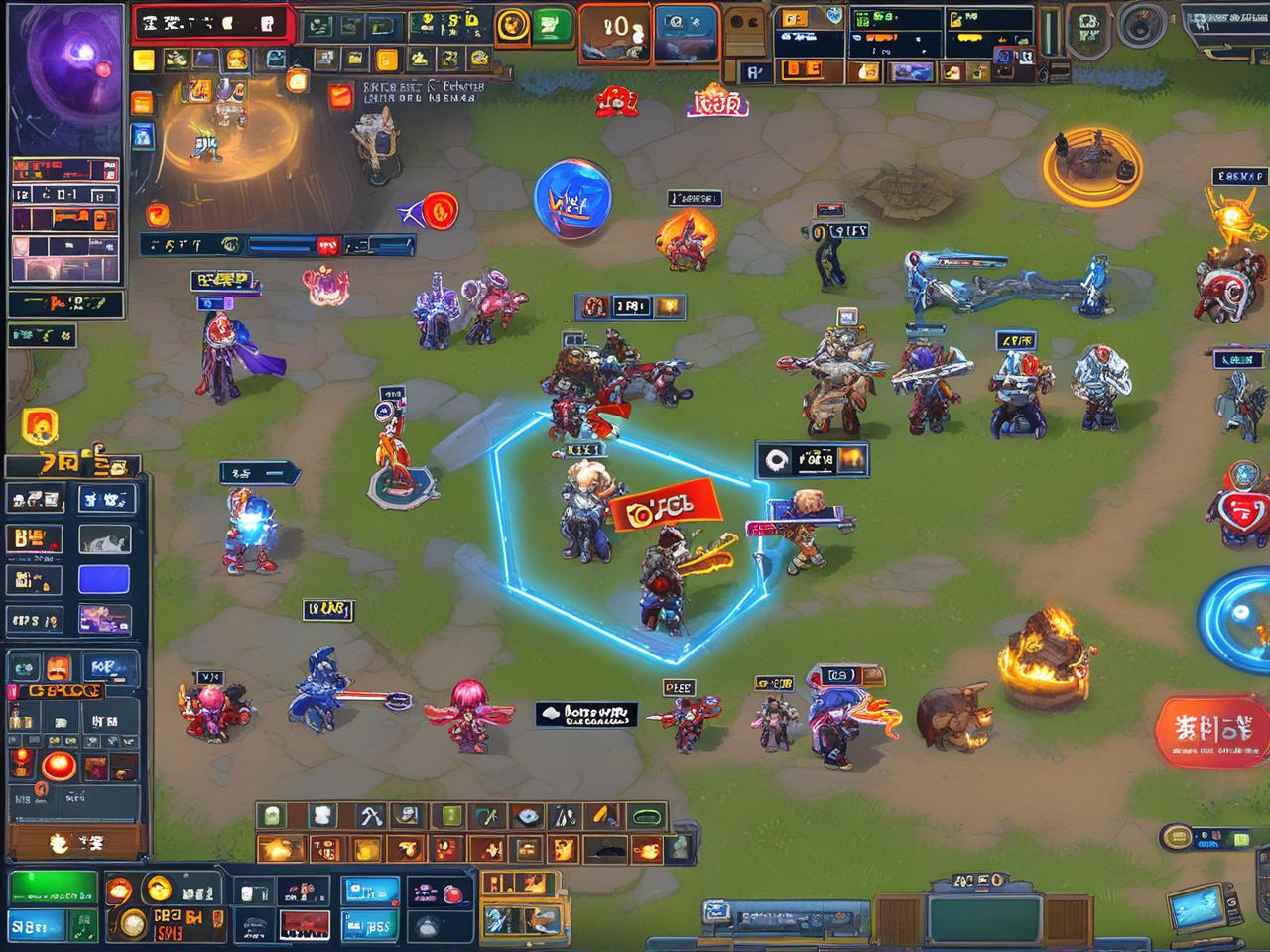The image size is (1270, 952).
Task: Click the purple orb minimap portrait
Action: point(64,67)
